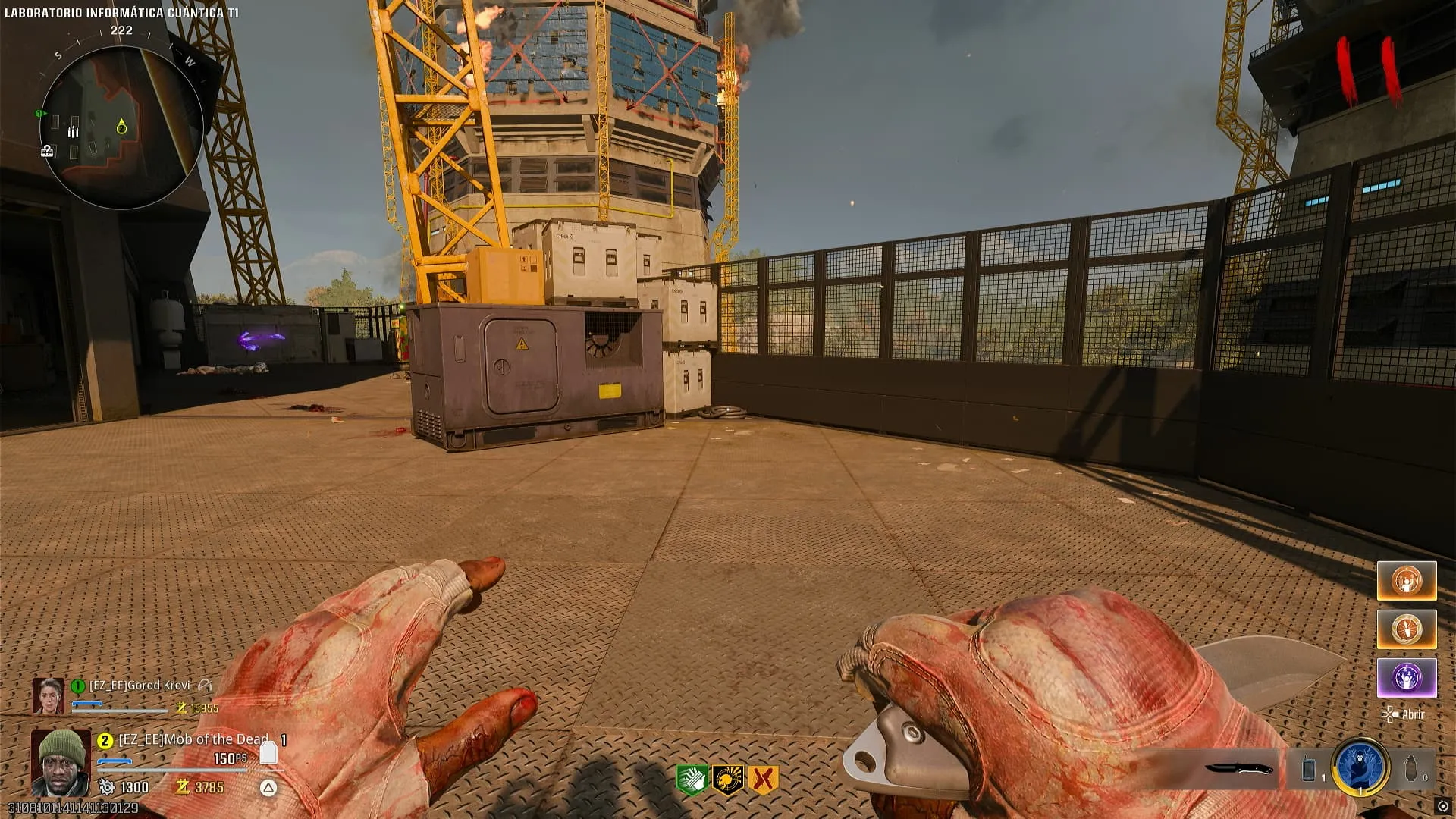This screenshot has width=1456, height=819.
Task: Select the combat knife weapon slot
Action: tap(1238, 769)
